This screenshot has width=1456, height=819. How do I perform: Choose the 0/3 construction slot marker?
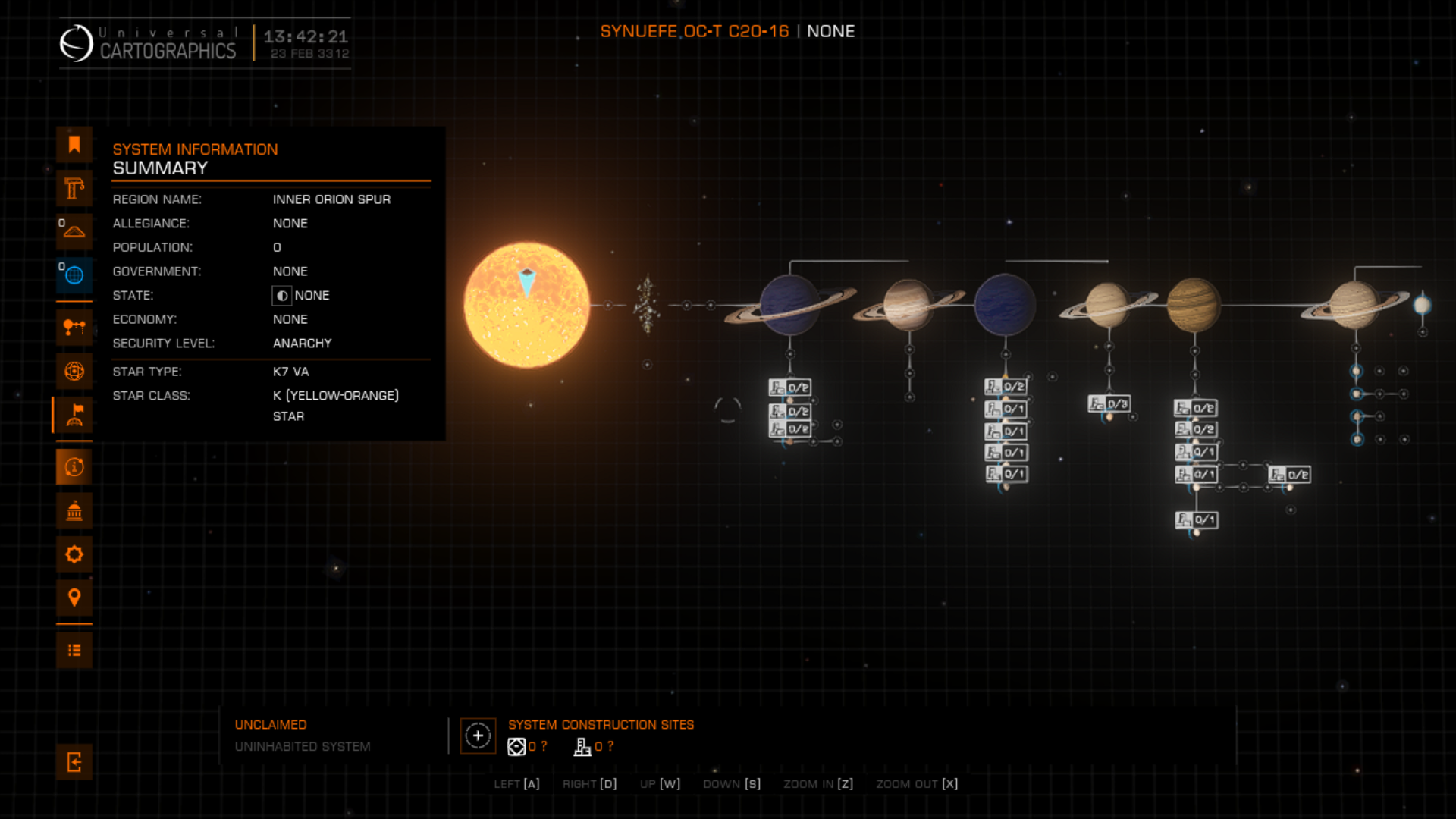(x=1109, y=403)
